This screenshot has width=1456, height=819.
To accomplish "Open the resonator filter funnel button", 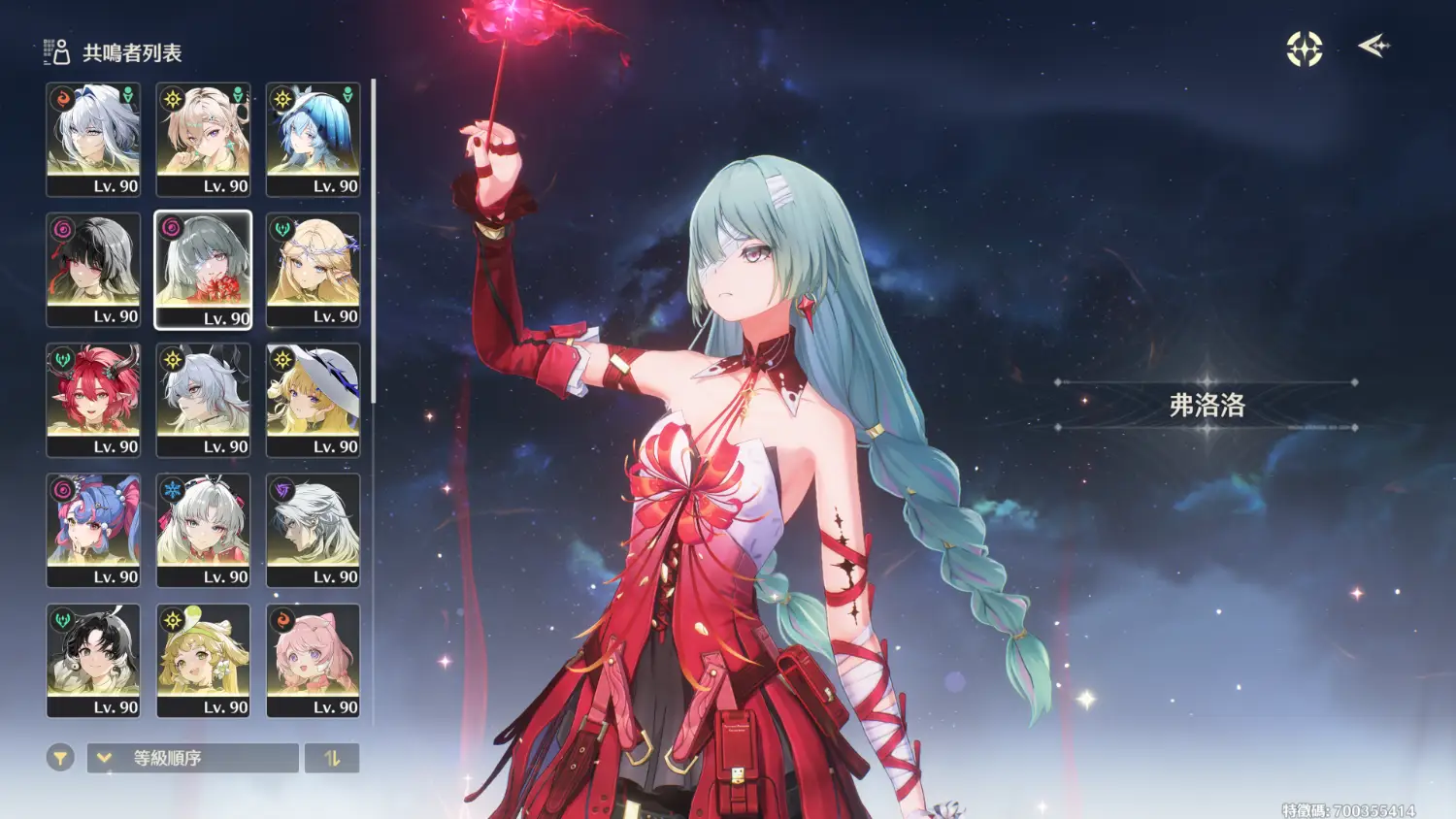I will (x=60, y=758).
